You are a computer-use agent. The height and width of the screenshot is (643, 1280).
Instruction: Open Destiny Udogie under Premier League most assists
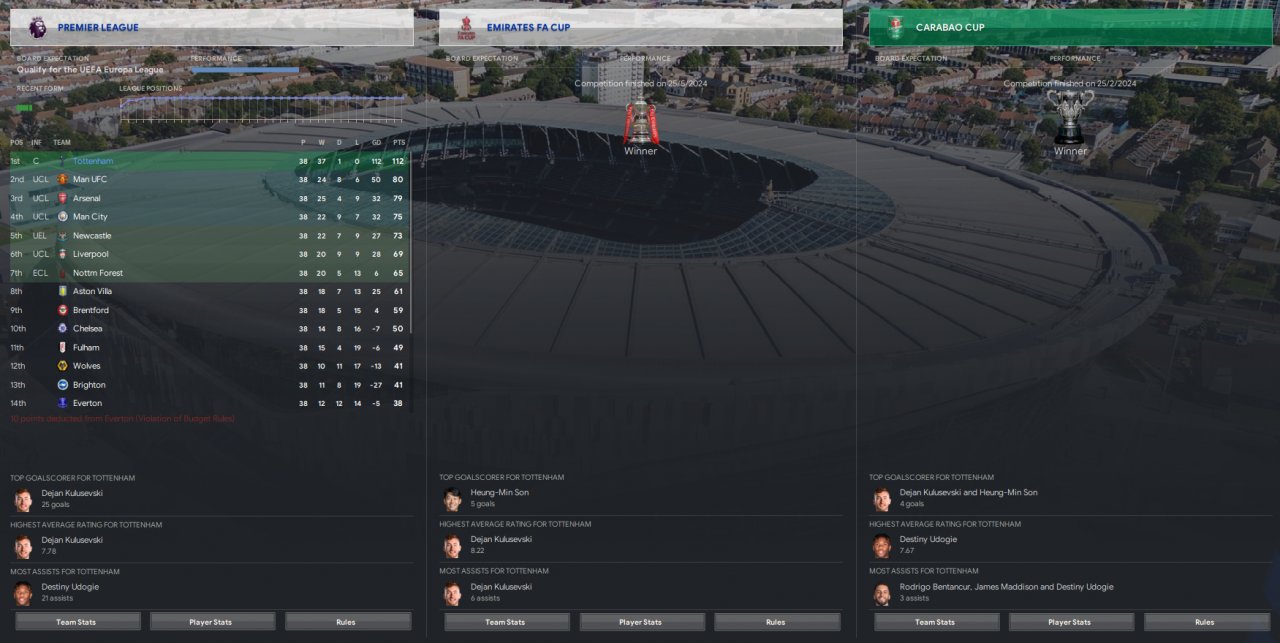pyautogui.click(x=70, y=587)
